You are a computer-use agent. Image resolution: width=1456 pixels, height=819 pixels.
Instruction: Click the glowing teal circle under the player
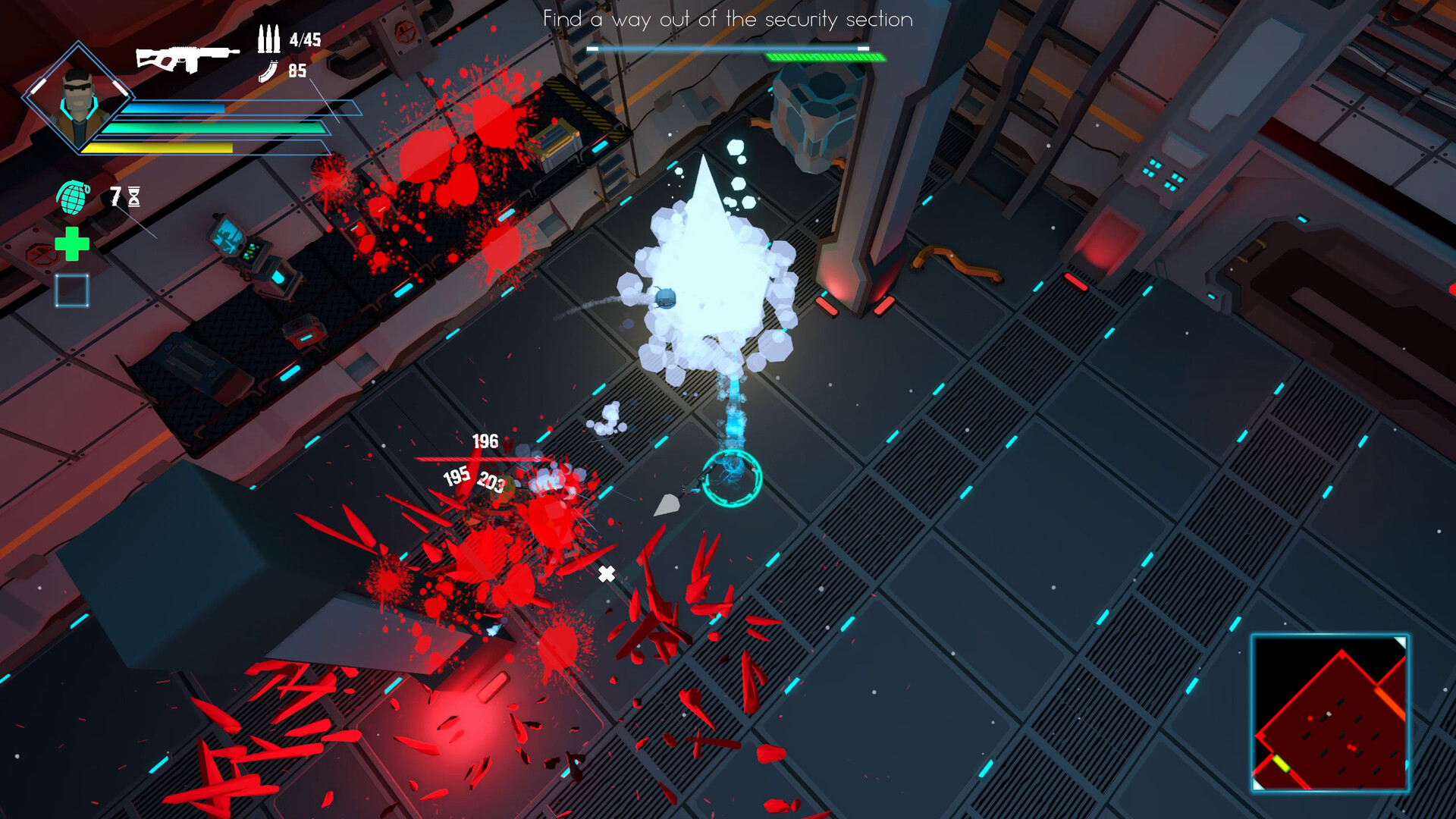730,479
